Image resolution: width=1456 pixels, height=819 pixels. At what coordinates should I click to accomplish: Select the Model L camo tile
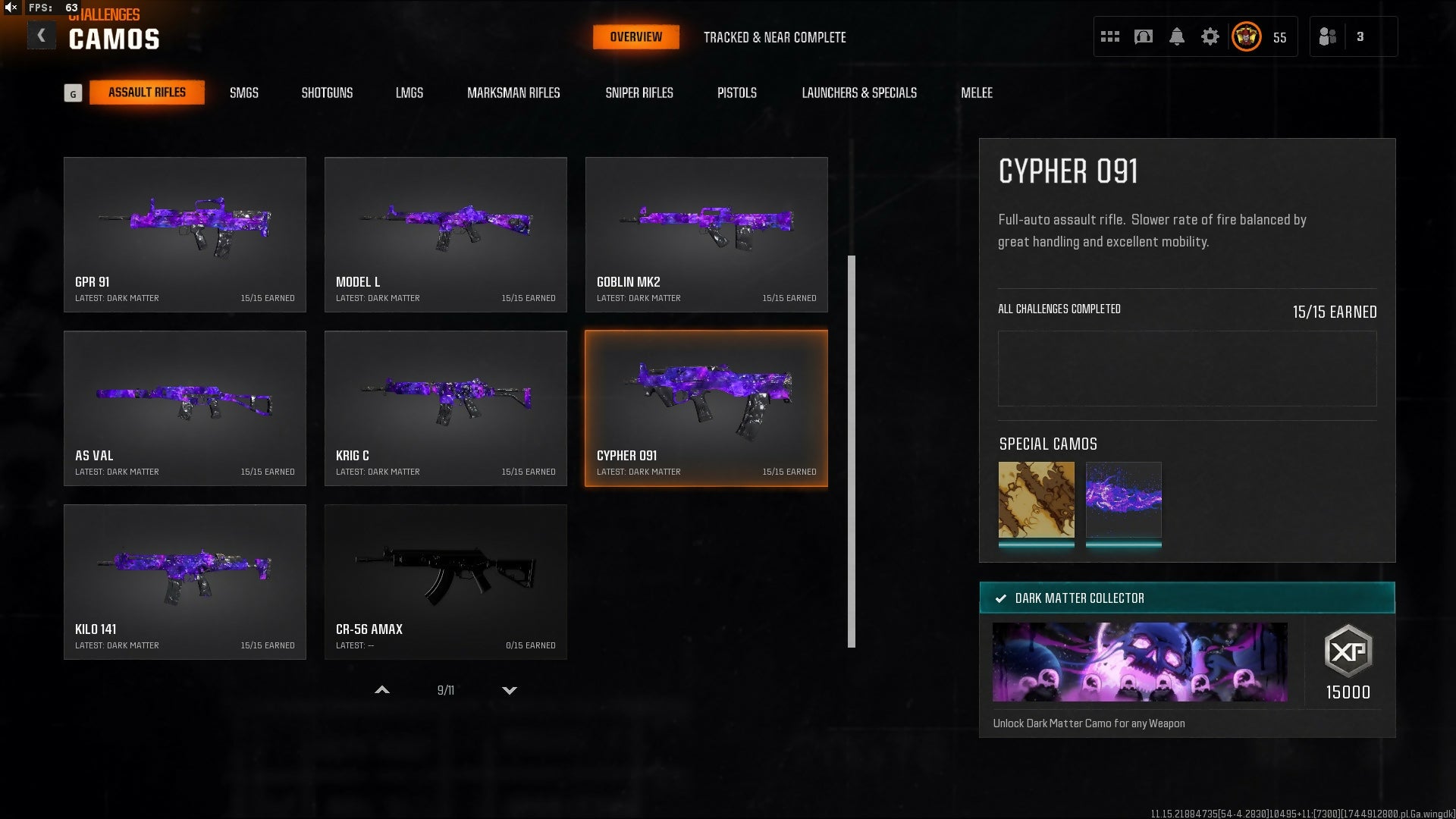pos(446,234)
